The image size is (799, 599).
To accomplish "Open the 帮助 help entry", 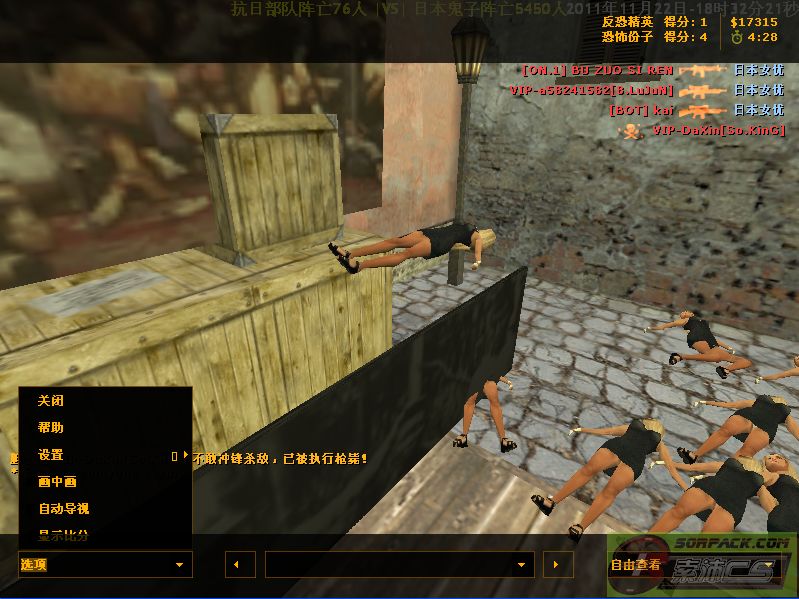I will pos(51,428).
